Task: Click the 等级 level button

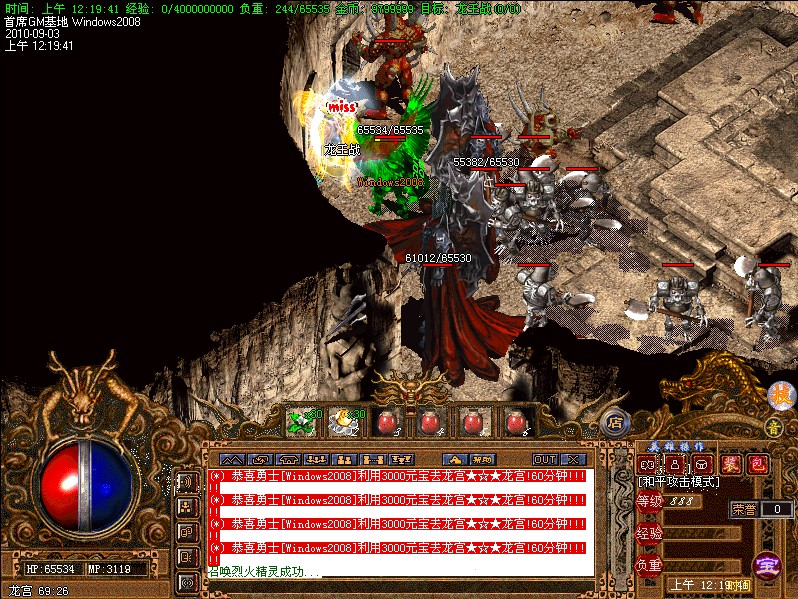Action: click(650, 501)
